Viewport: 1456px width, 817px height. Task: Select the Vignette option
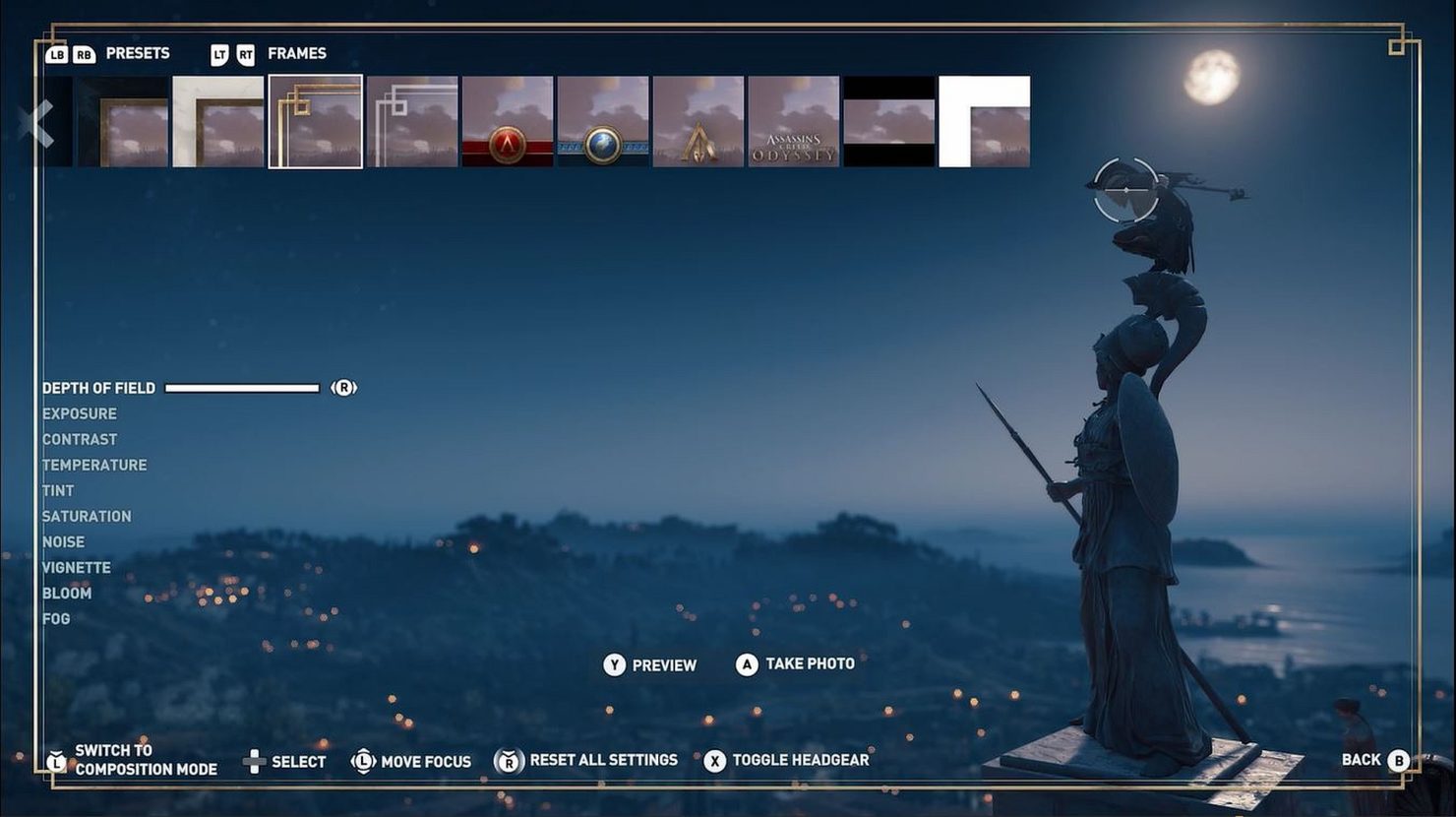[76, 567]
